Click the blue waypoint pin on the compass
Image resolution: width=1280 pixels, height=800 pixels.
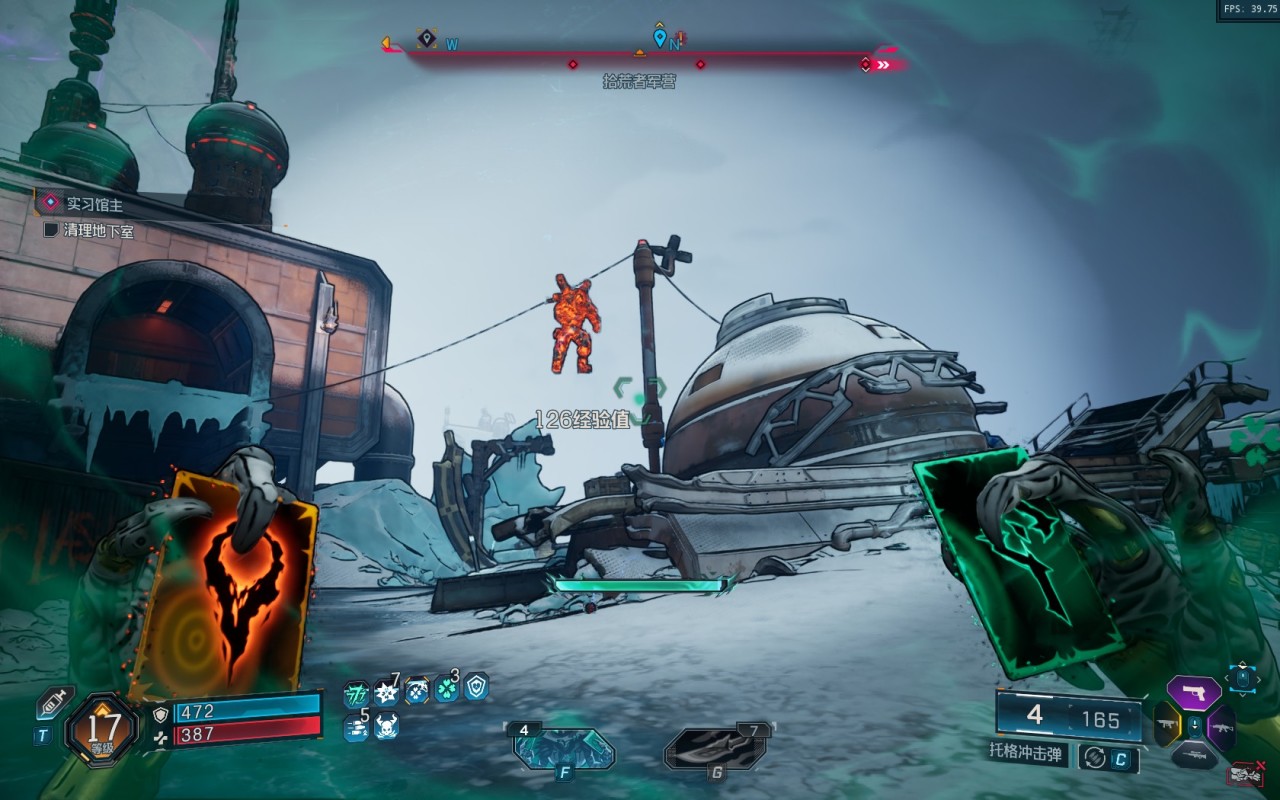(659, 38)
